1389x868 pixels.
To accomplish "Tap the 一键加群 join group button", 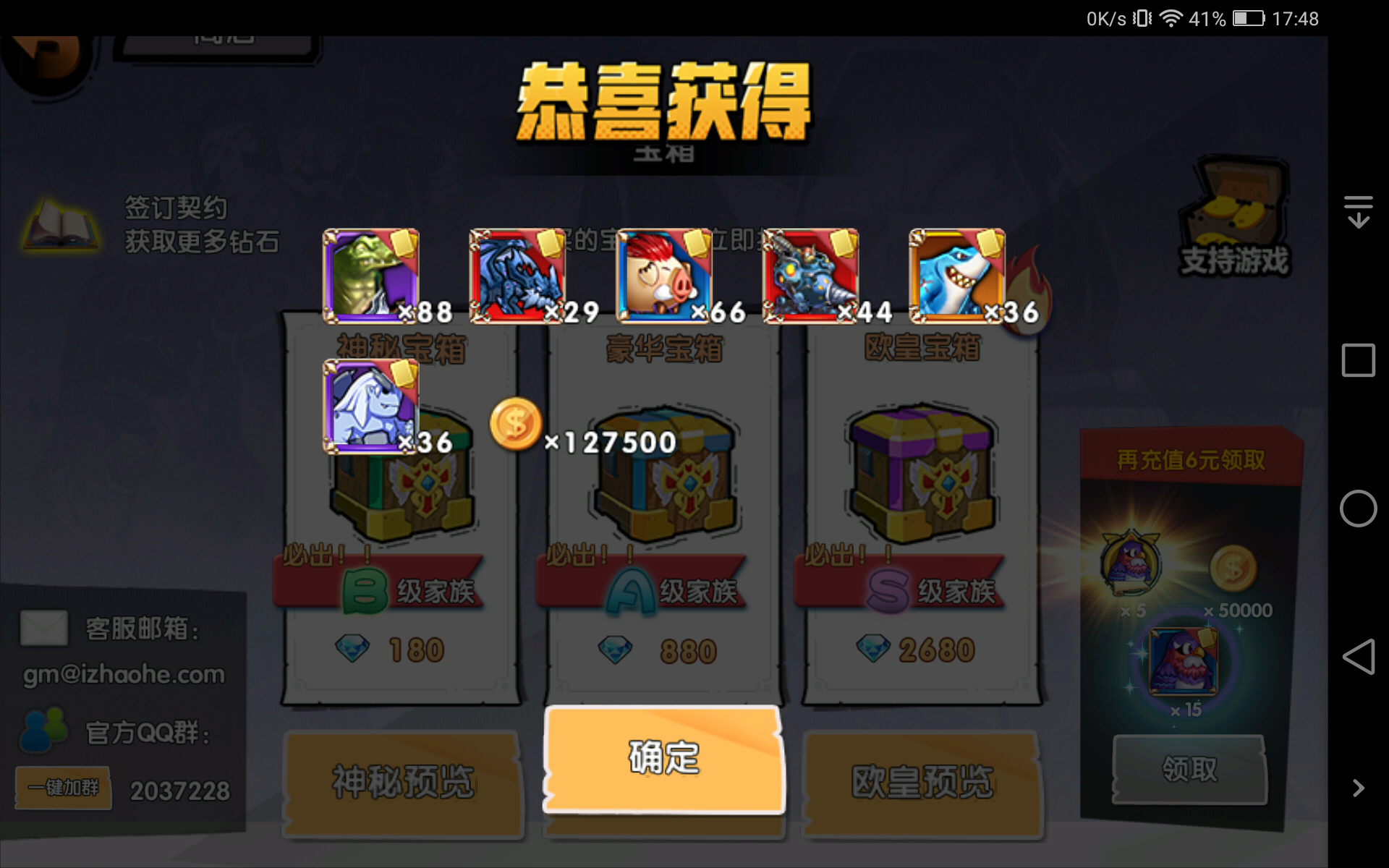I will click(62, 789).
